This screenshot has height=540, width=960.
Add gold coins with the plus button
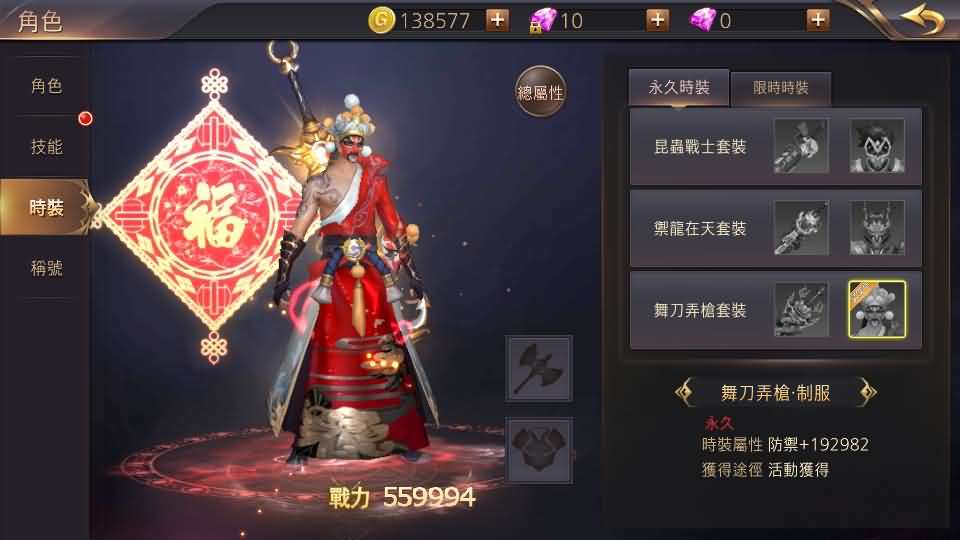(x=497, y=20)
